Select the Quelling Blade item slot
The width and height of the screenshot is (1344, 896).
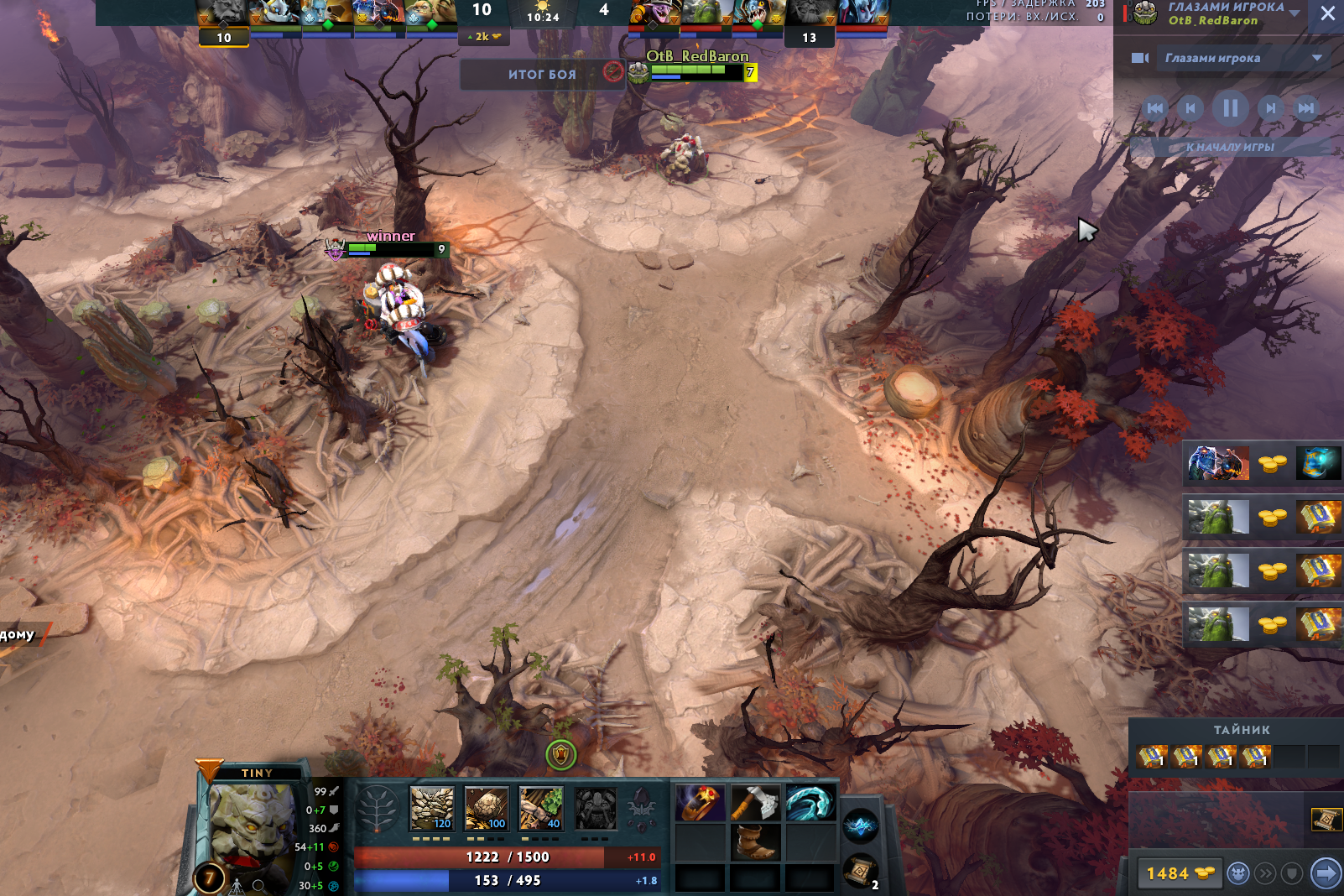coord(755,804)
